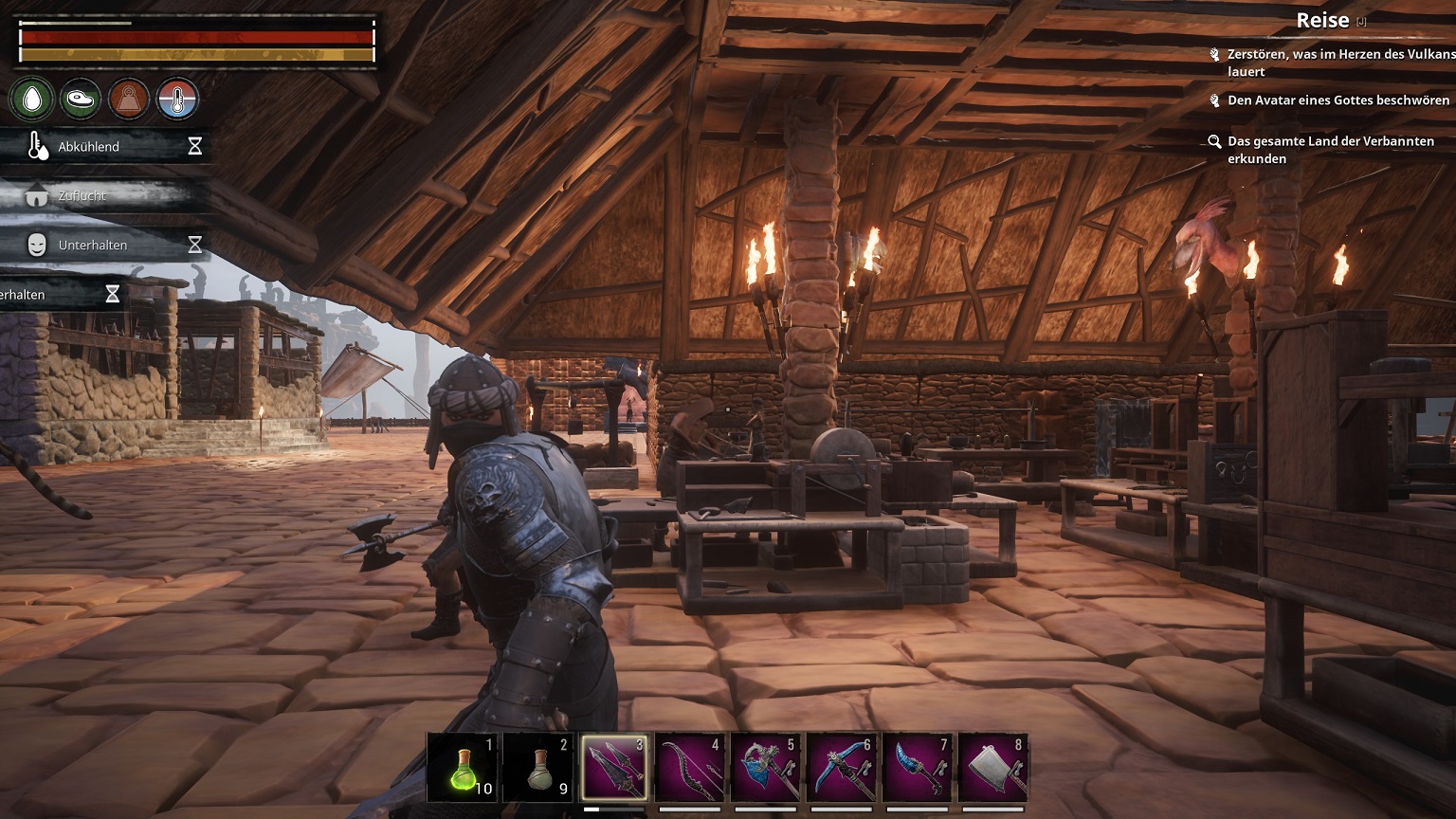The image size is (1456, 819).
Task: Select the grey flask in slot 2
Action: pyautogui.click(x=539, y=768)
